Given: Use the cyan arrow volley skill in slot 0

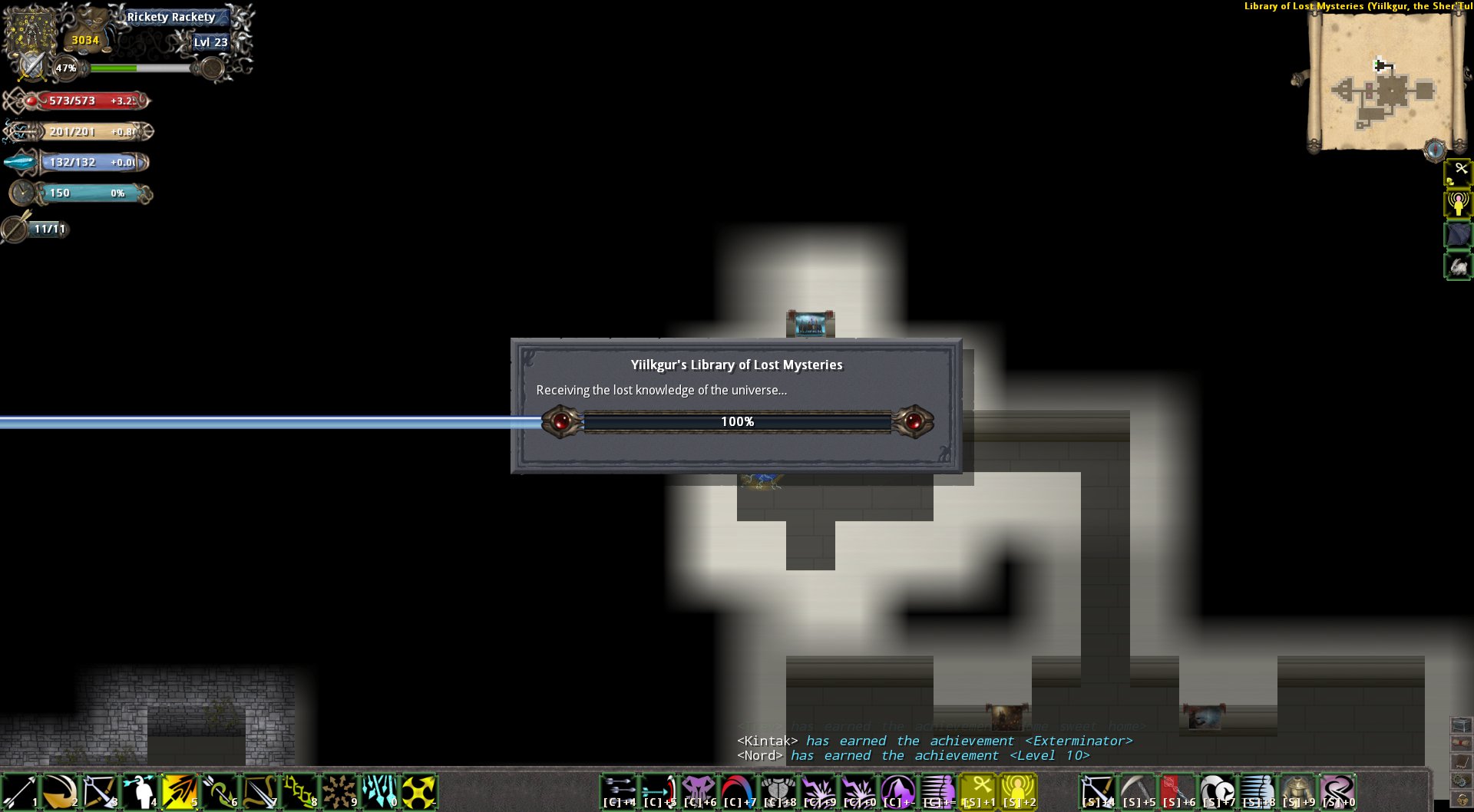Looking at the screenshot, I should pyautogui.click(x=378, y=792).
